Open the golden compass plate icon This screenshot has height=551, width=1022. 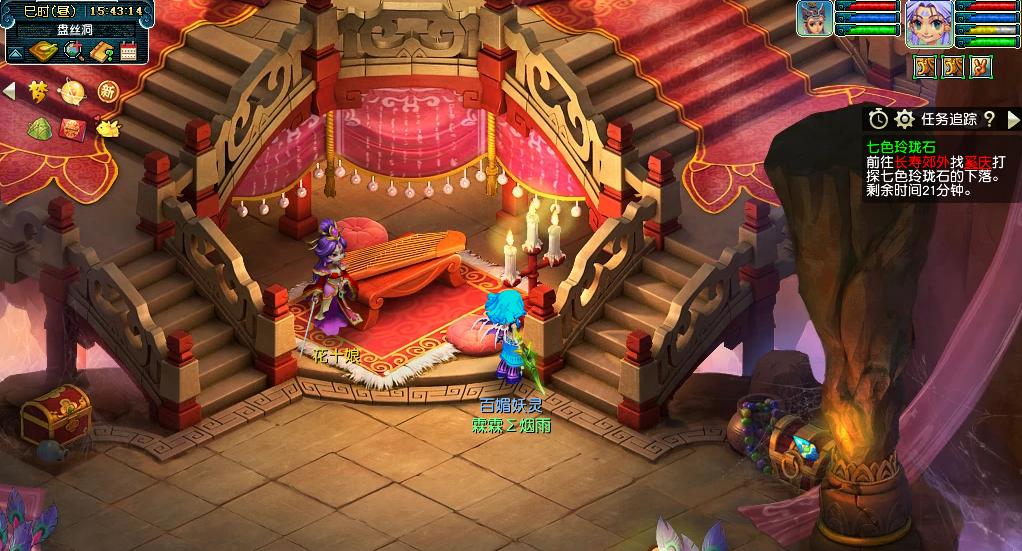(43, 51)
